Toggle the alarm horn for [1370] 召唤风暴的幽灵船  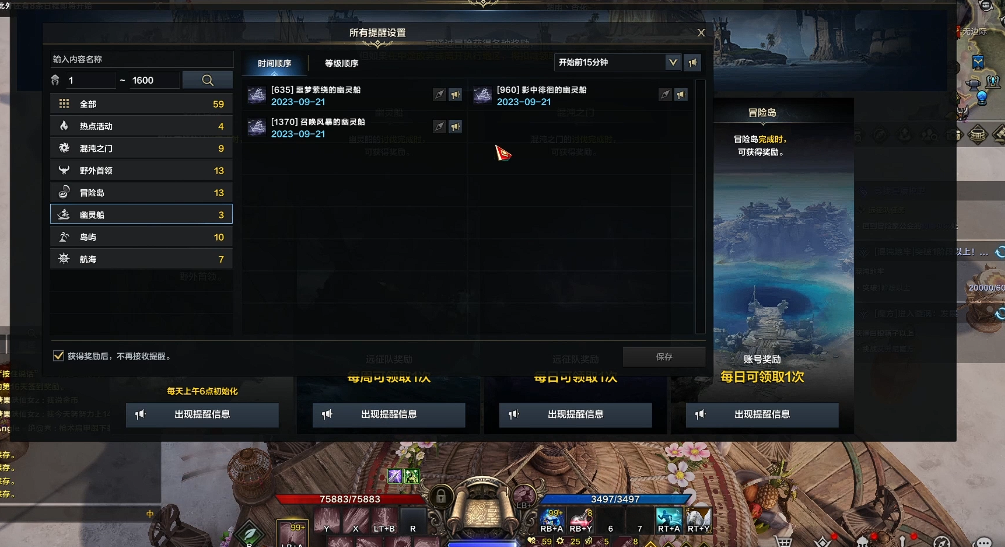pos(455,126)
